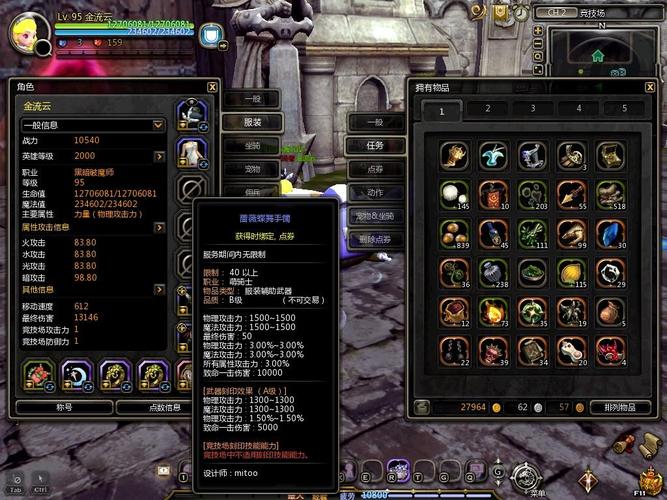Select the clay pot stack of 5
The image size is (667, 500).
pyautogui.click(x=611, y=311)
